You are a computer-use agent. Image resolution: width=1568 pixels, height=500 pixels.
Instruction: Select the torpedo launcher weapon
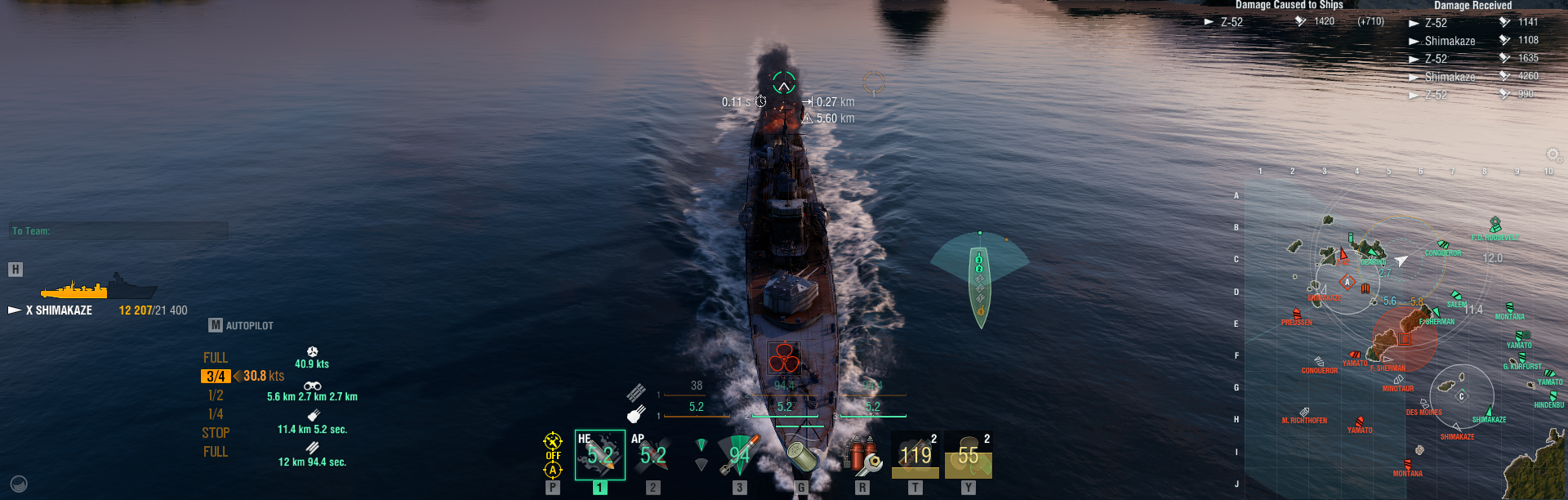tap(739, 455)
